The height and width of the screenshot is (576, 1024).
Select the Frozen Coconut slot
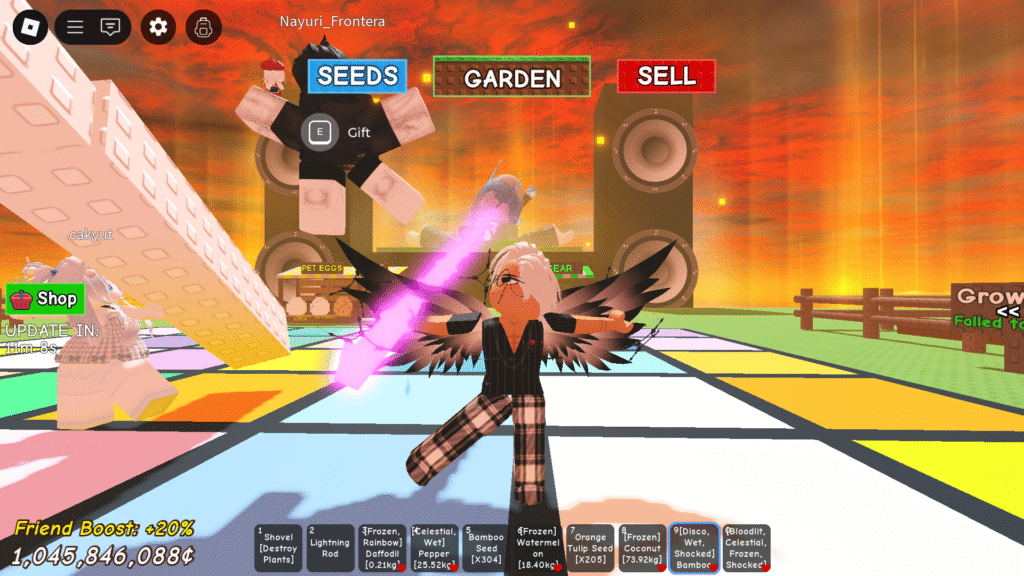(x=642, y=548)
